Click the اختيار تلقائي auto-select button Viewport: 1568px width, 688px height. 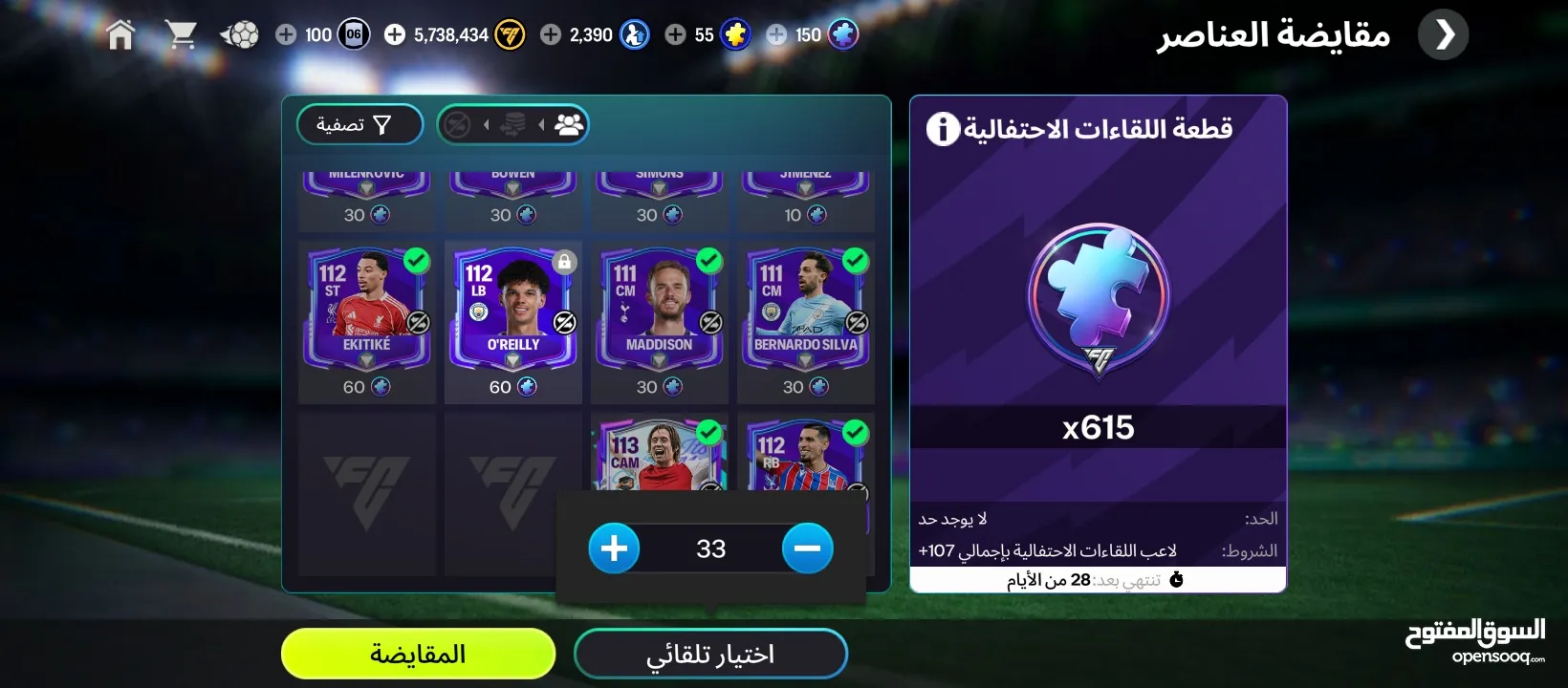pyautogui.click(x=710, y=653)
